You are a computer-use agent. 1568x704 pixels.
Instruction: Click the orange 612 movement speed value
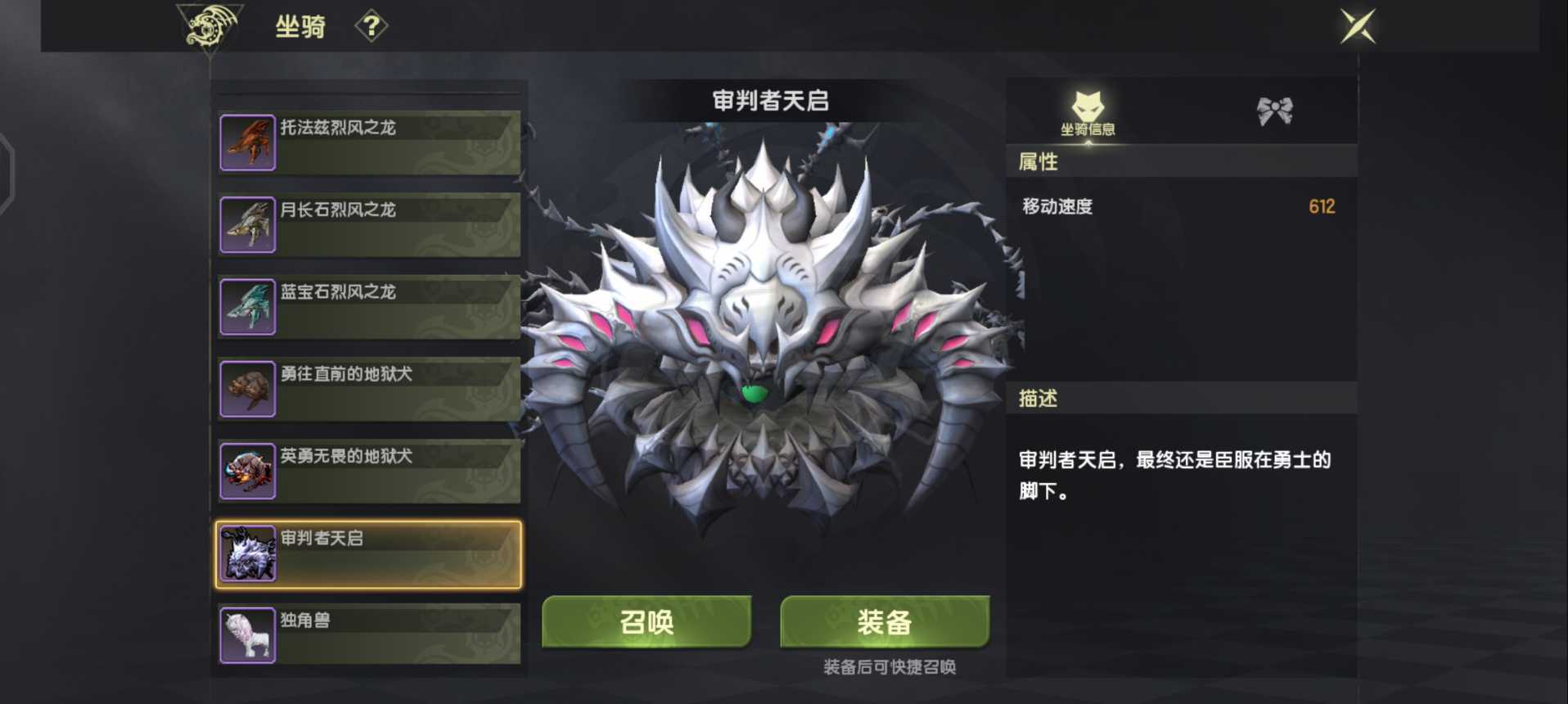[x=1322, y=207]
